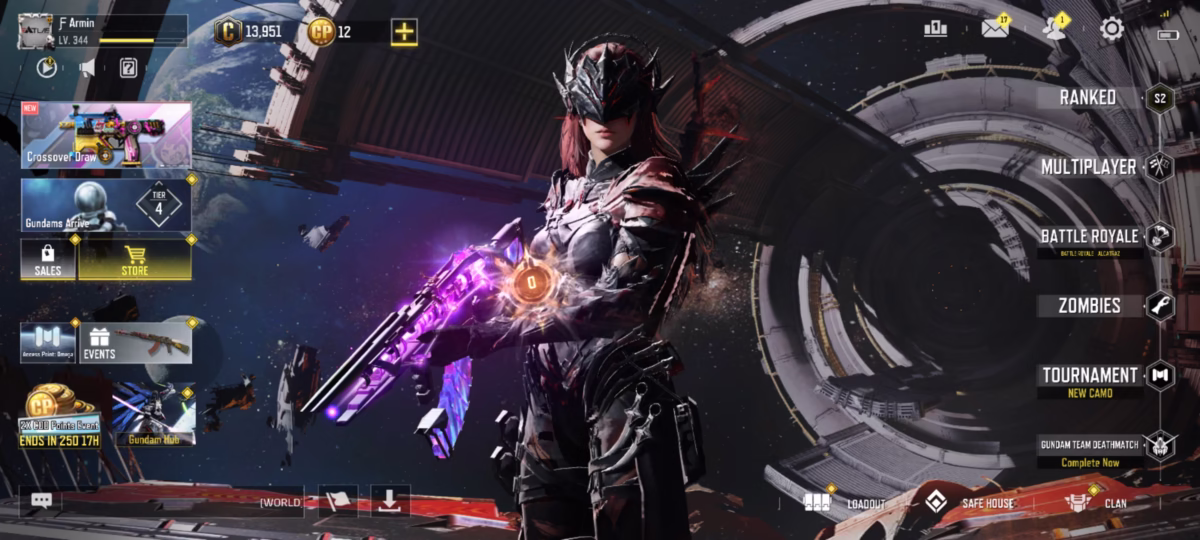This screenshot has height=540, width=1200.
Task: Open the friends list icon
Action: click(1053, 29)
